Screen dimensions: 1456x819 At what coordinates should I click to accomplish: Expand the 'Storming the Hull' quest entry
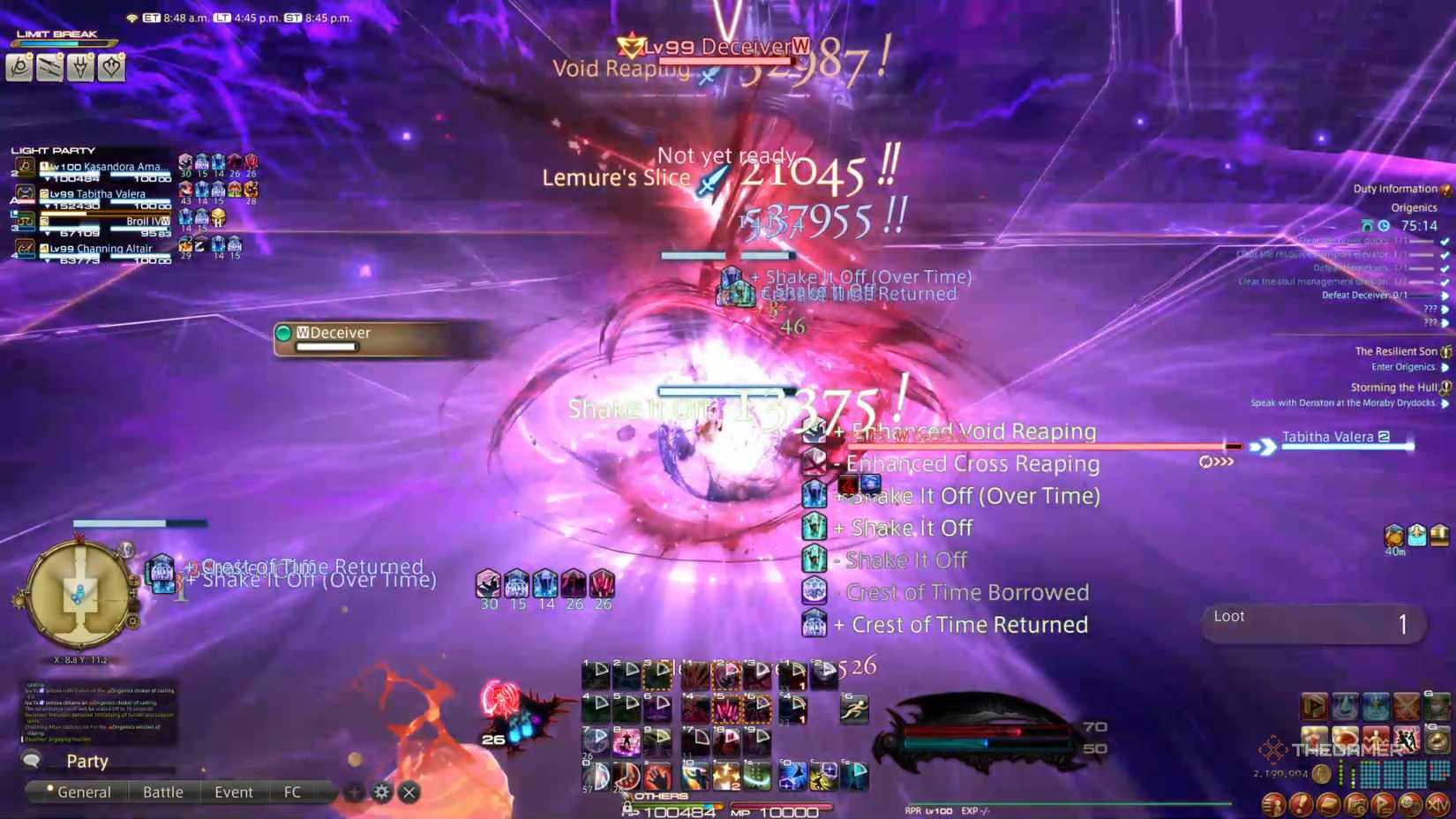pos(1445,387)
